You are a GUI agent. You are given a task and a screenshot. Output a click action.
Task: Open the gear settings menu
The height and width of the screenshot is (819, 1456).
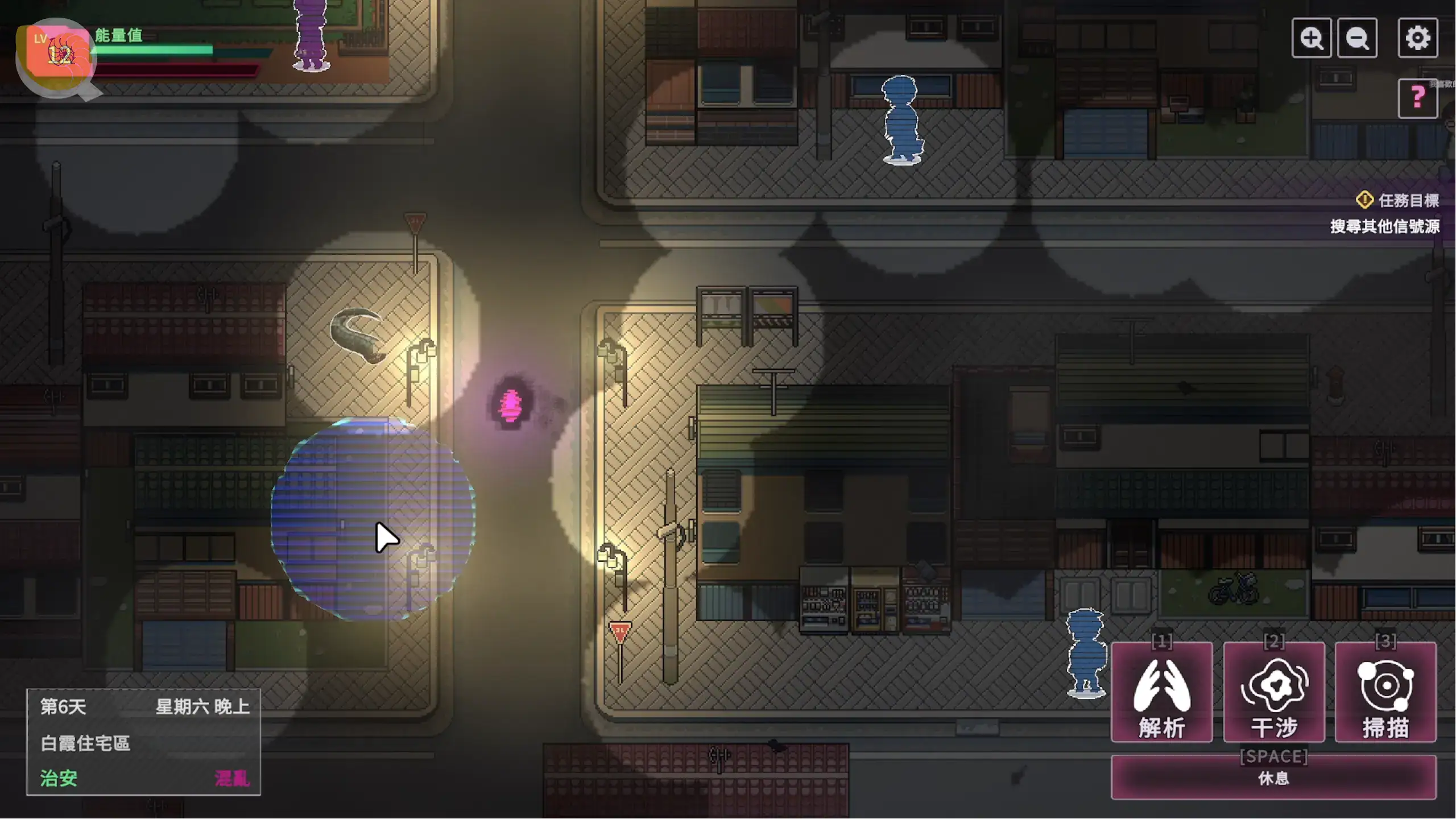(1417, 38)
